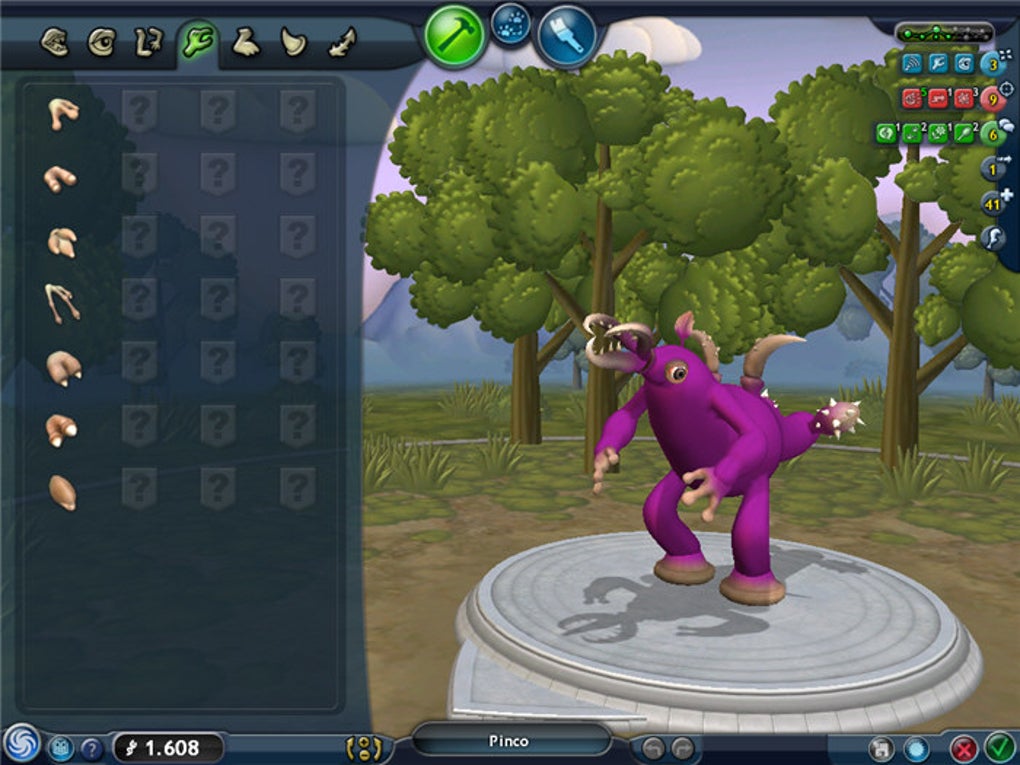This screenshot has width=1020, height=765.
Task: Activate the green hammer build mode
Action: 454,37
